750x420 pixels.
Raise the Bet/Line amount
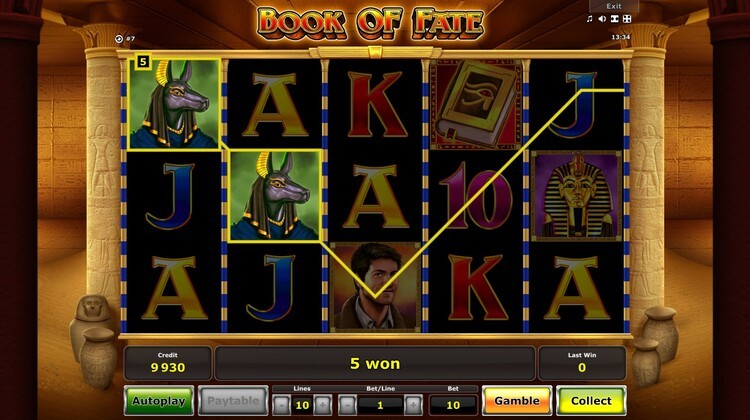412,404
